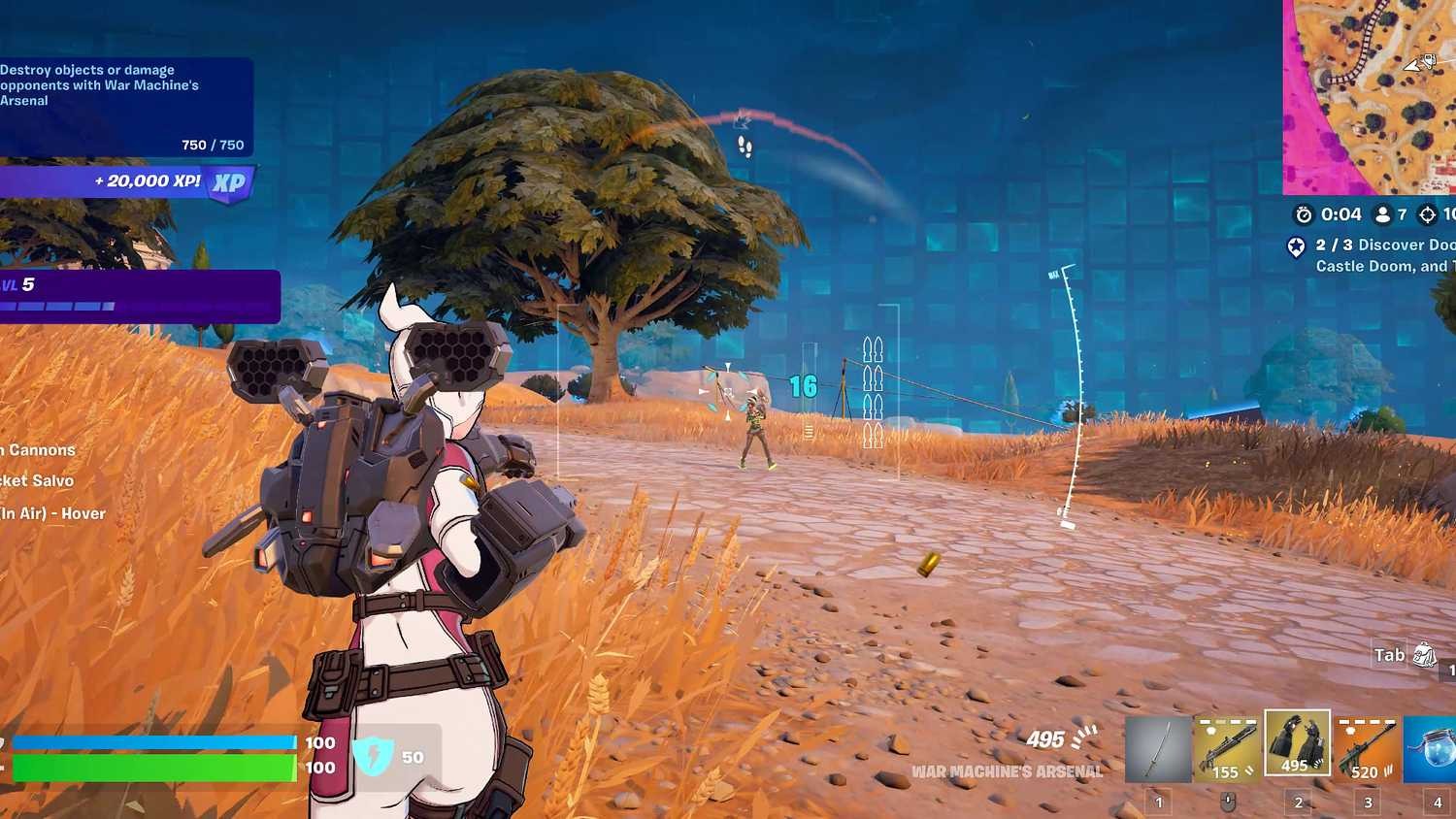This screenshot has height=819, width=1456.
Task: Click the XP ribbon badge icon
Action: pos(227,180)
